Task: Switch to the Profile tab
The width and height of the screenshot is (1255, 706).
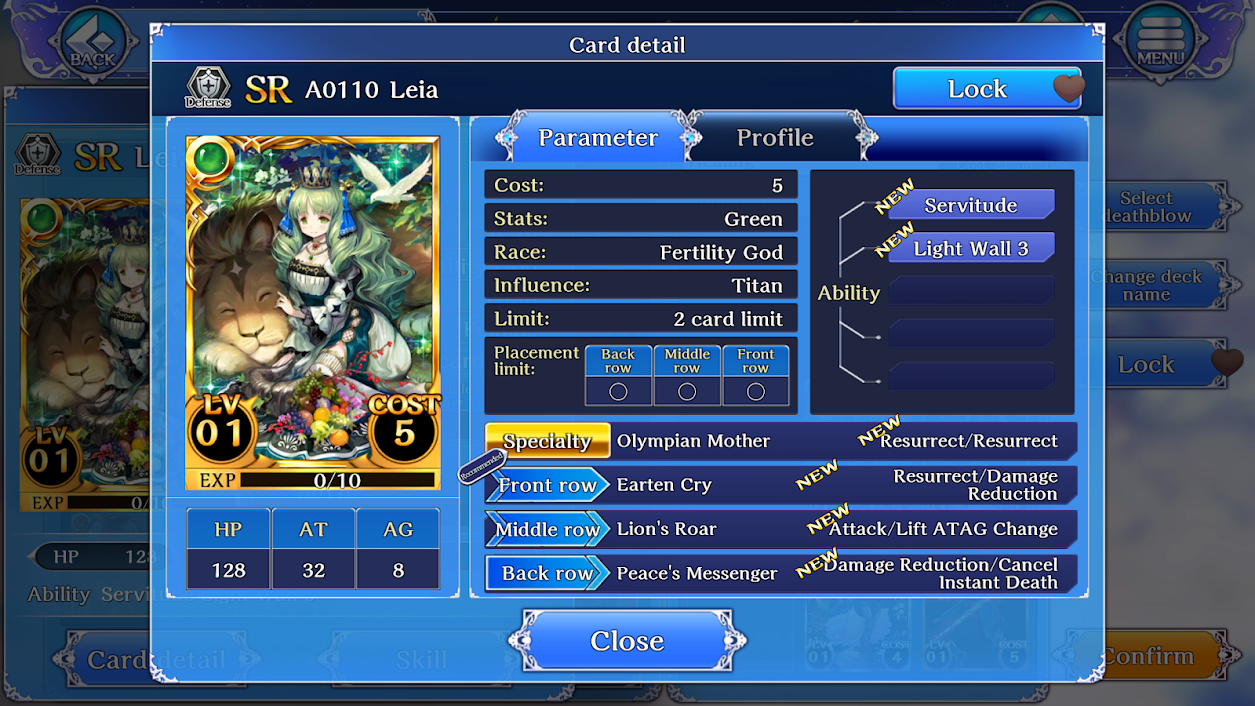Action: tap(775, 138)
